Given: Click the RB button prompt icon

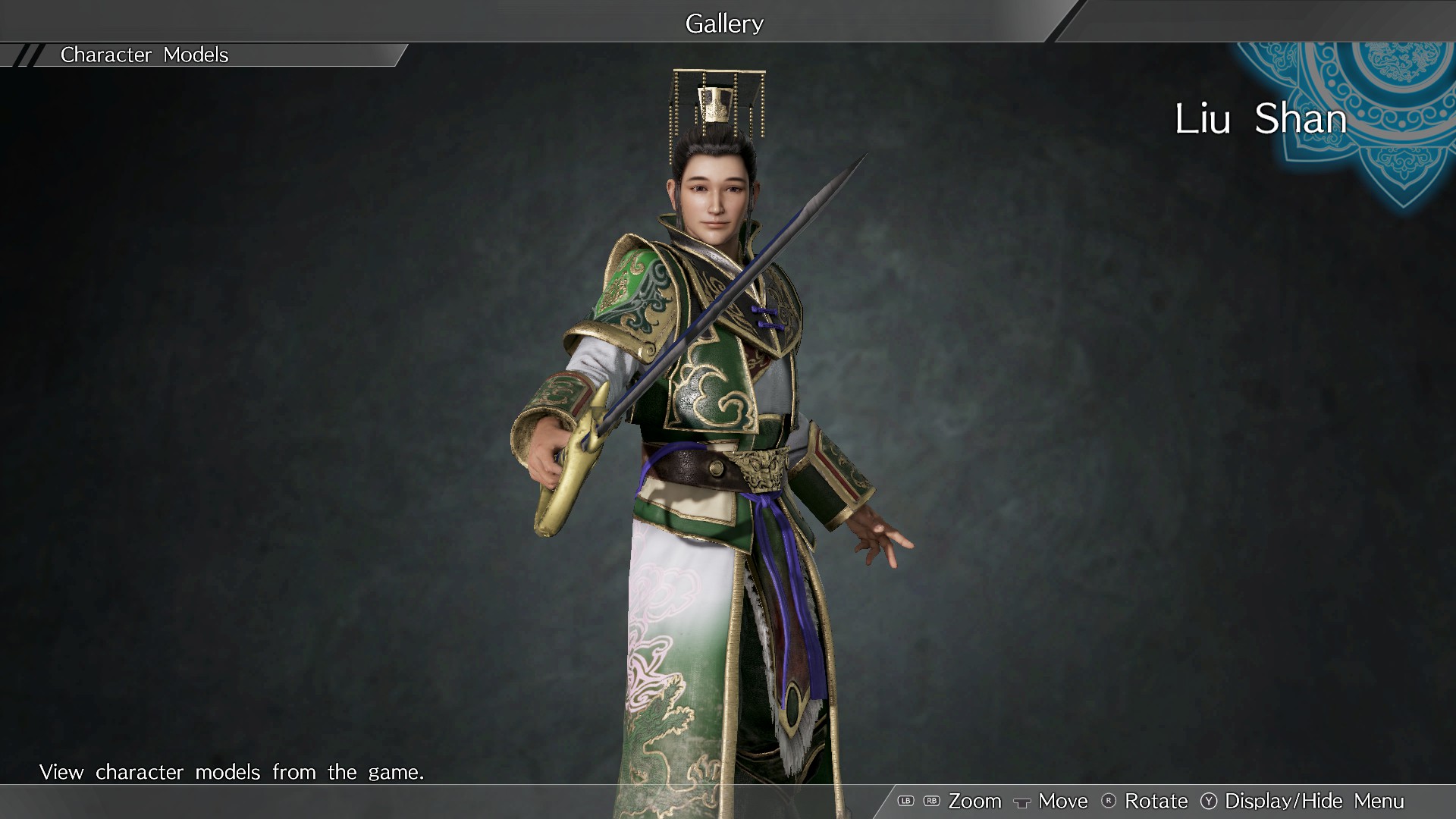Looking at the screenshot, I should click(x=931, y=801).
